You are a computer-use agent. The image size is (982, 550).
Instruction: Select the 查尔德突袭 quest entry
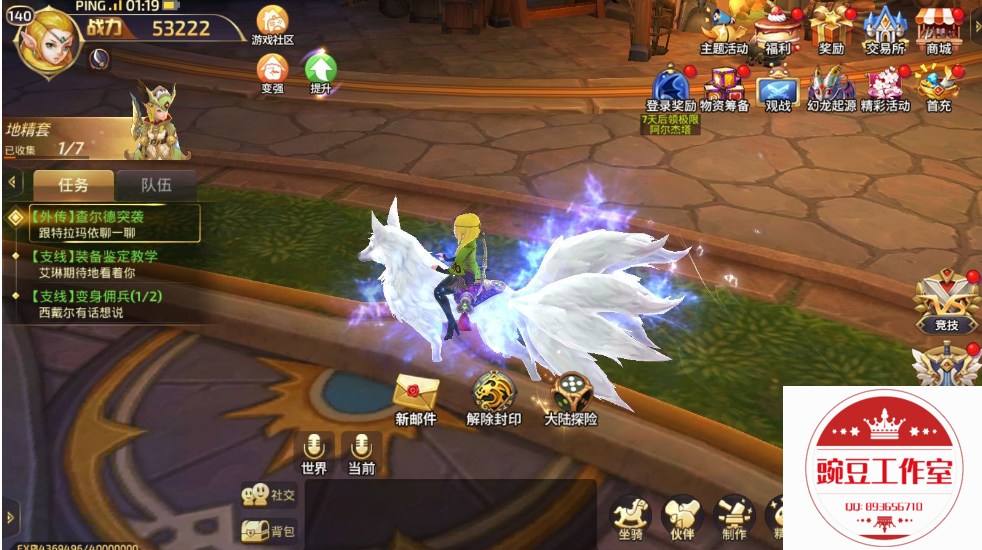coord(104,223)
